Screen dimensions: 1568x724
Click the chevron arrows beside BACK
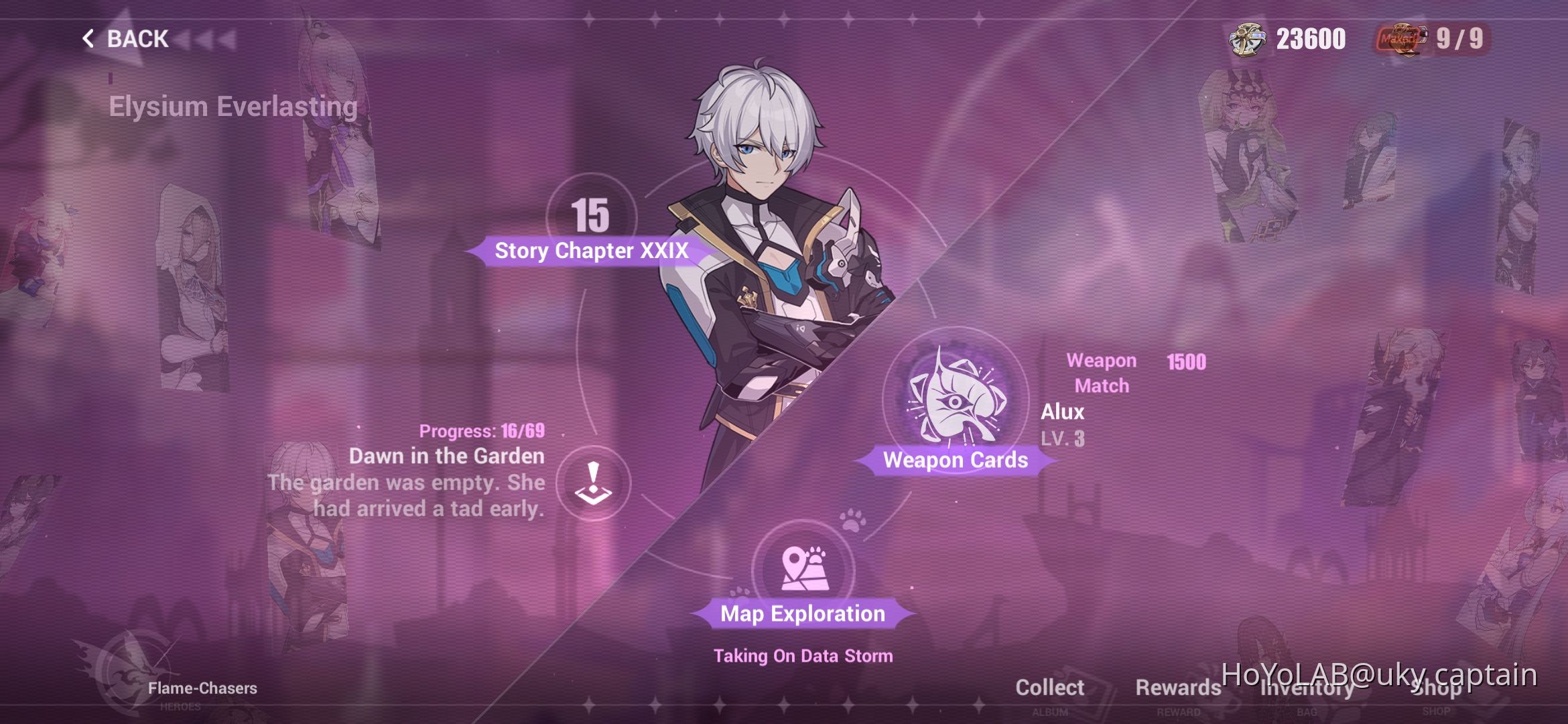208,38
